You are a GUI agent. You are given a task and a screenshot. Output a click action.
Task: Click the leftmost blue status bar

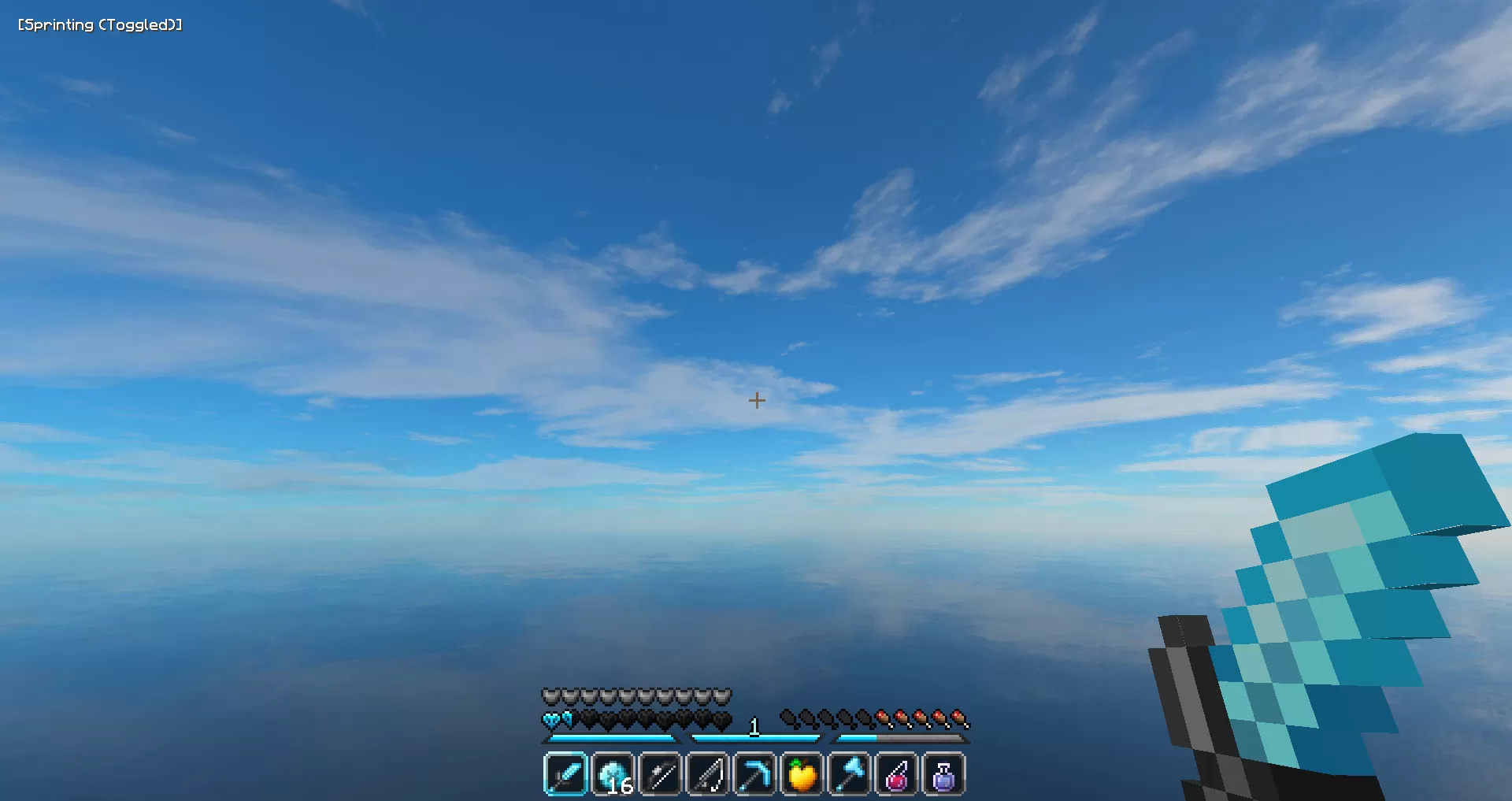coord(610,739)
